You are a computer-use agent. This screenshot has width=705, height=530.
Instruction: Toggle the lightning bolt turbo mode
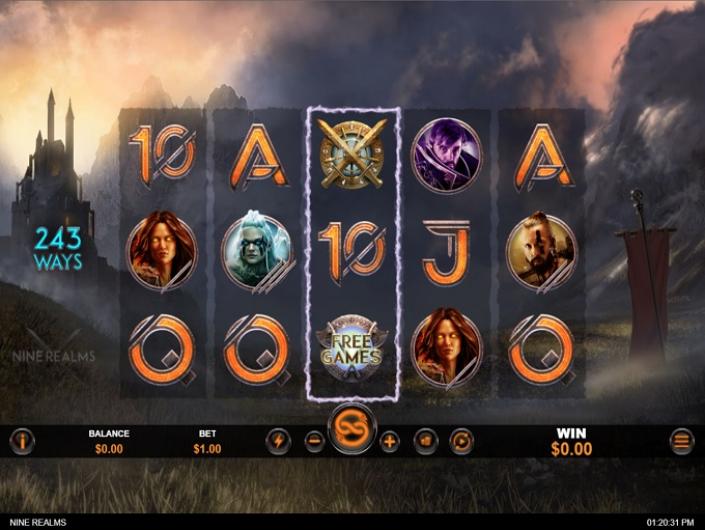click(x=278, y=441)
